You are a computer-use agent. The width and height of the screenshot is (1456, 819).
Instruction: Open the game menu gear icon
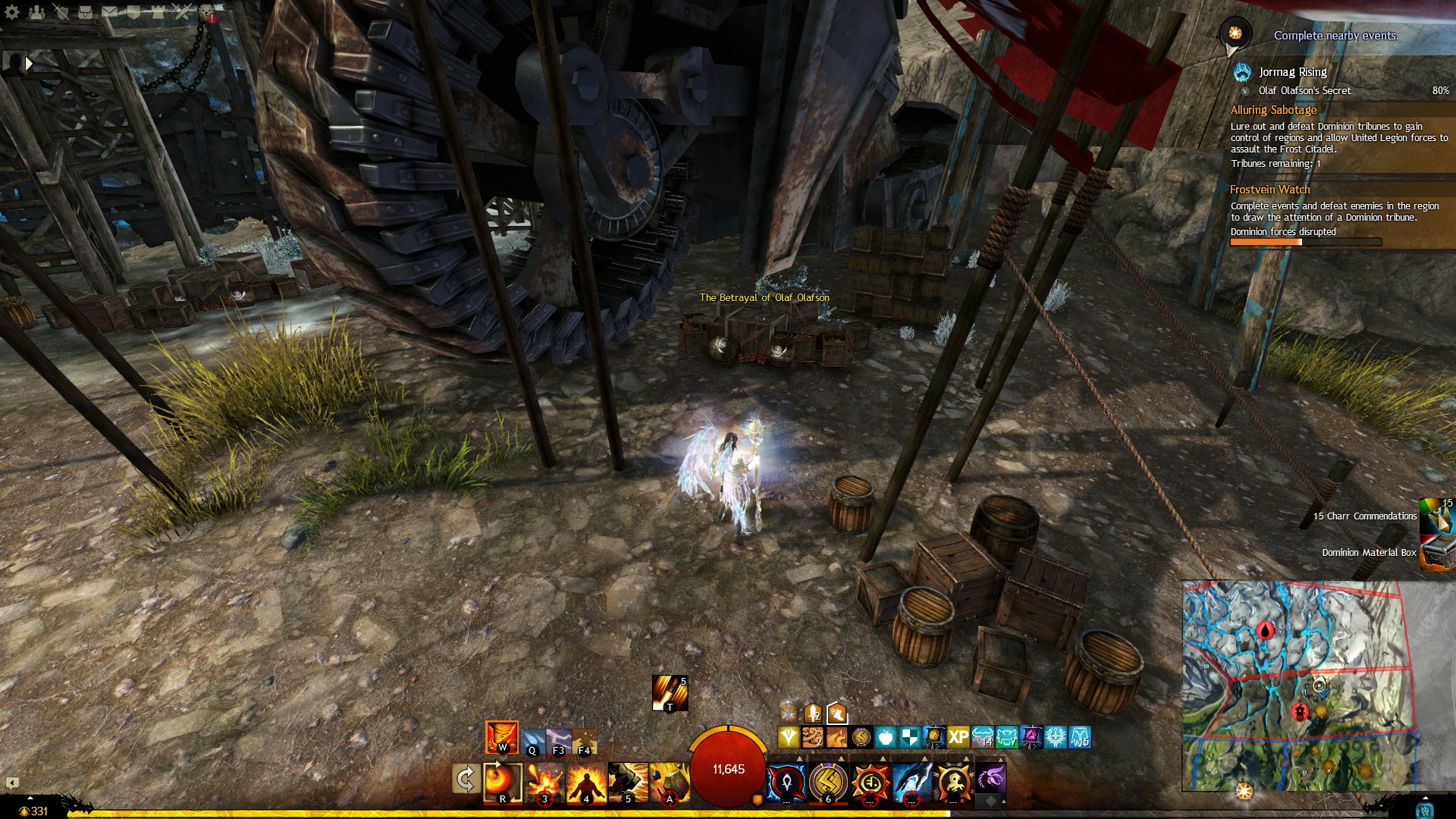point(12,12)
